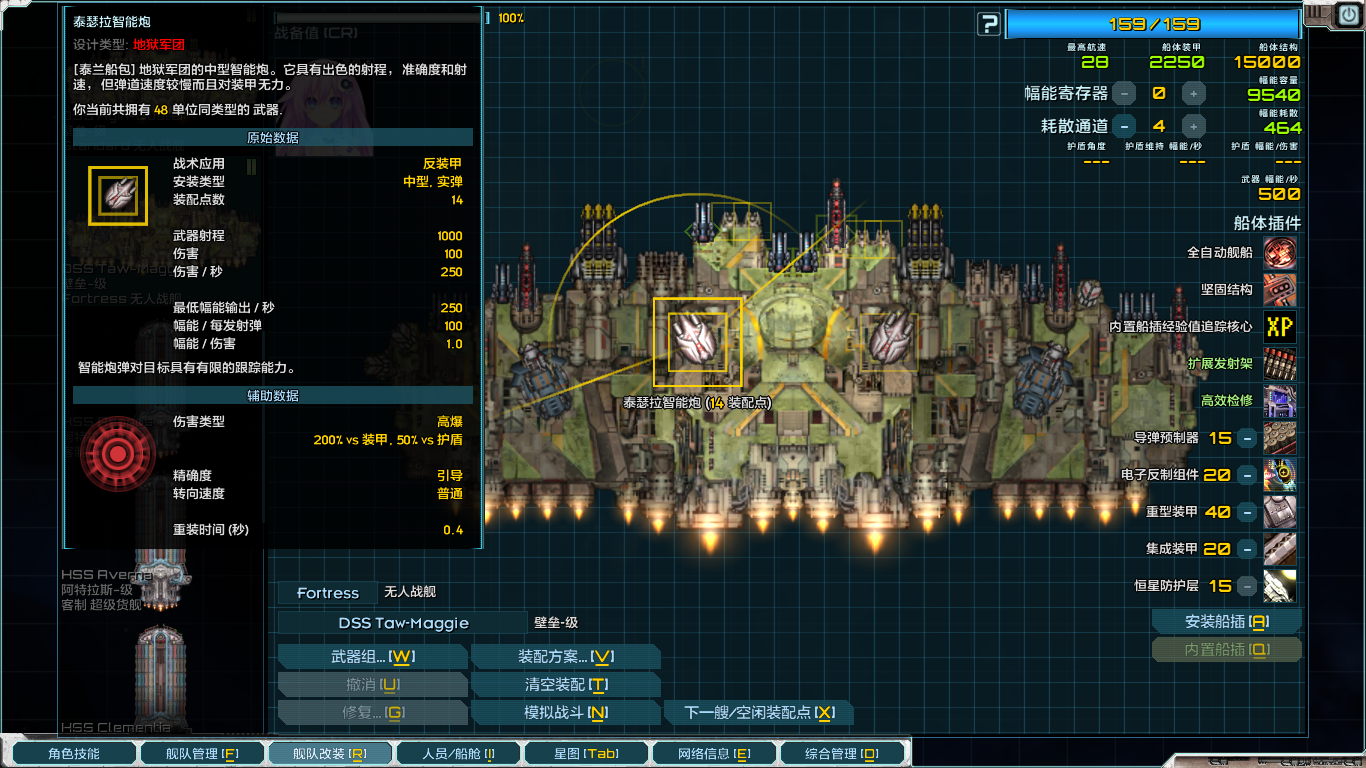Switch to the 星图 tab

pos(585,752)
